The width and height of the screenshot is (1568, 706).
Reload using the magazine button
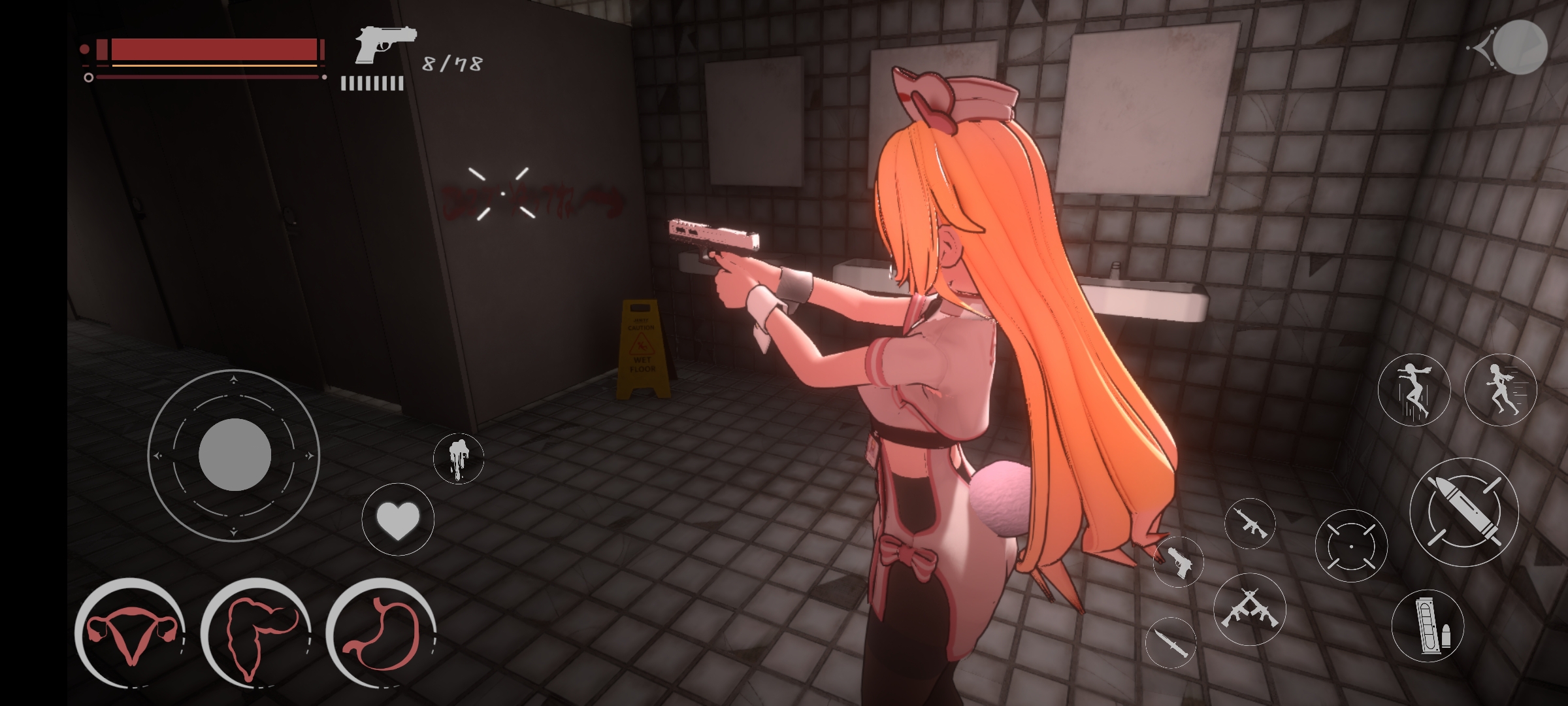pos(1428,625)
